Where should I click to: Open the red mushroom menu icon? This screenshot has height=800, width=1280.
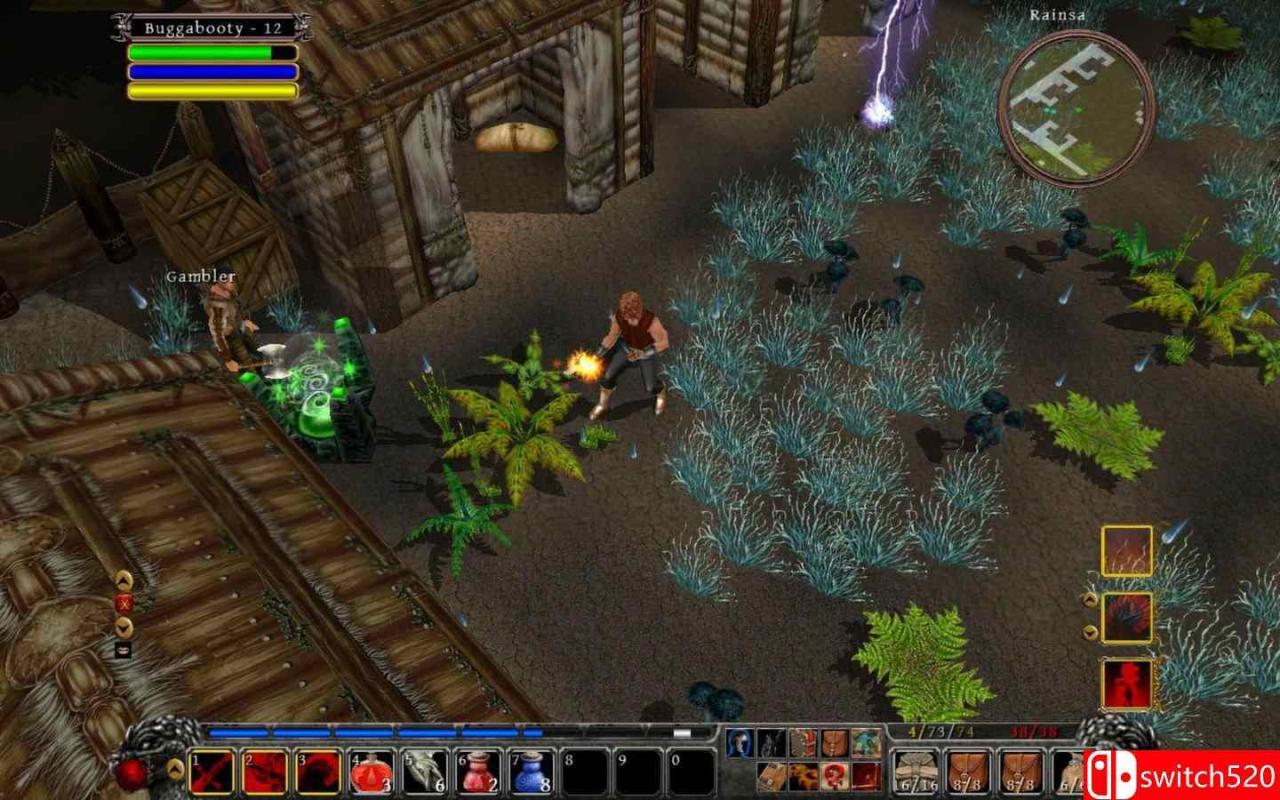834,775
